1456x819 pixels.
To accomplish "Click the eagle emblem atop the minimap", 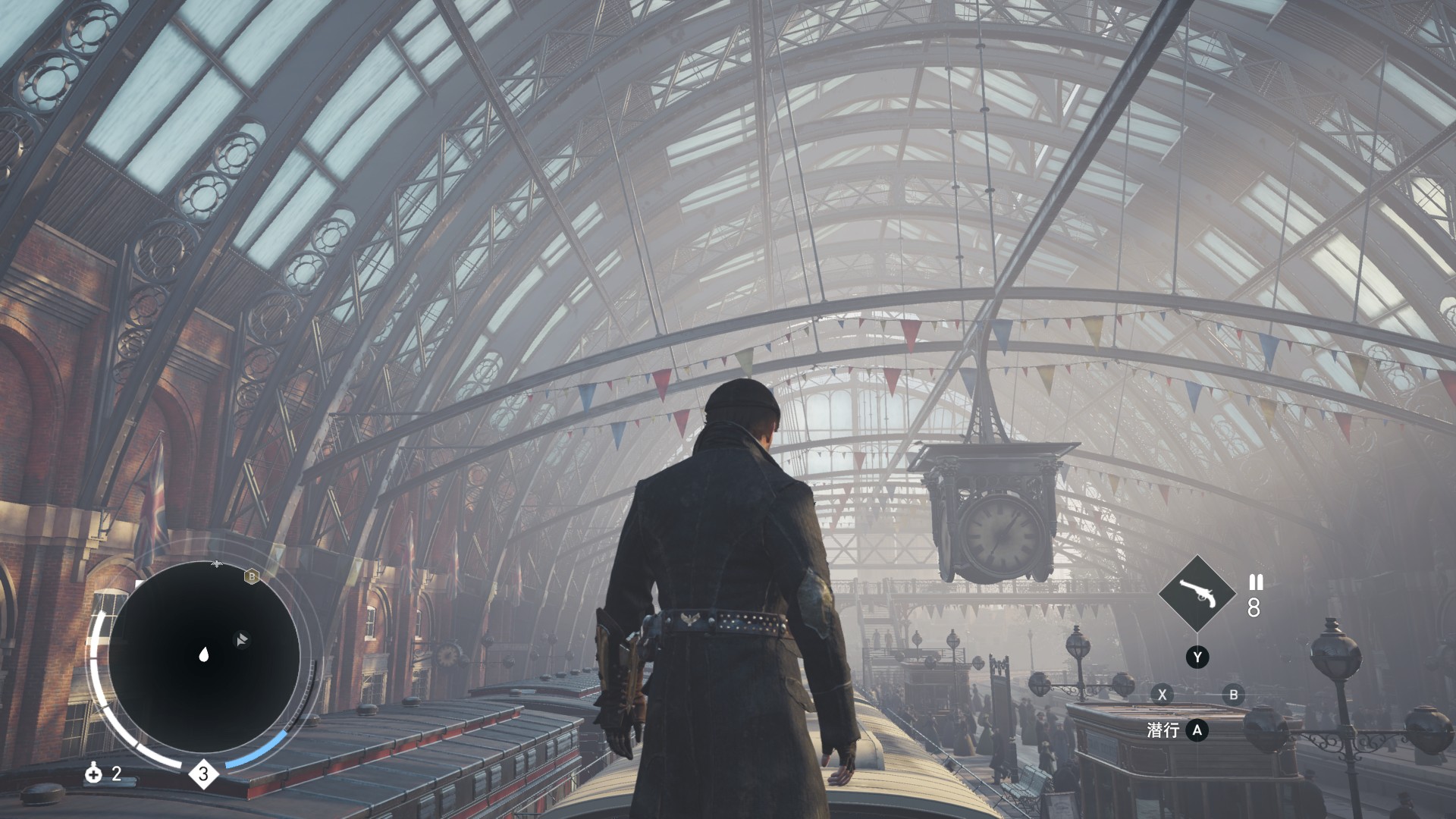I will (x=217, y=563).
